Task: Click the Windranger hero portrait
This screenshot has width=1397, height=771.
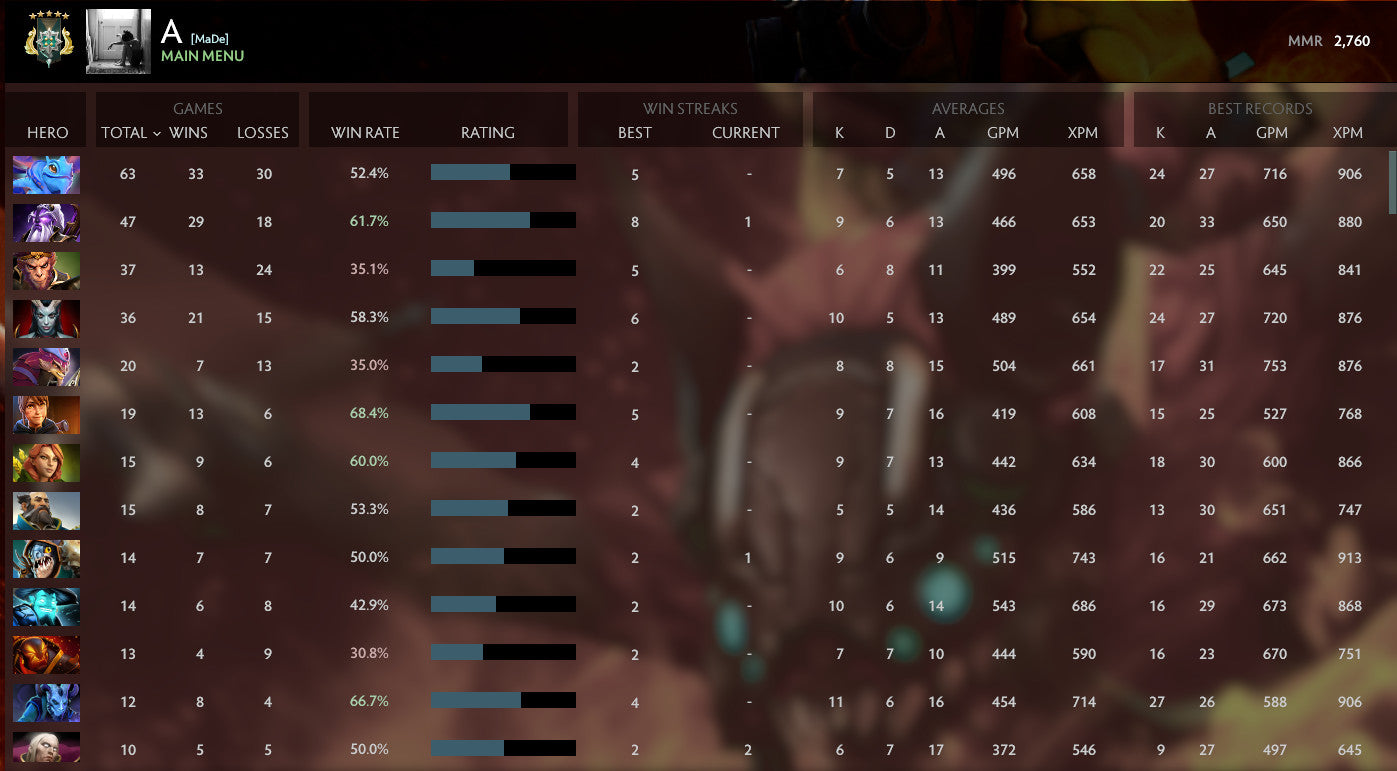Action: pyautogui.click(x=45, y=462)
